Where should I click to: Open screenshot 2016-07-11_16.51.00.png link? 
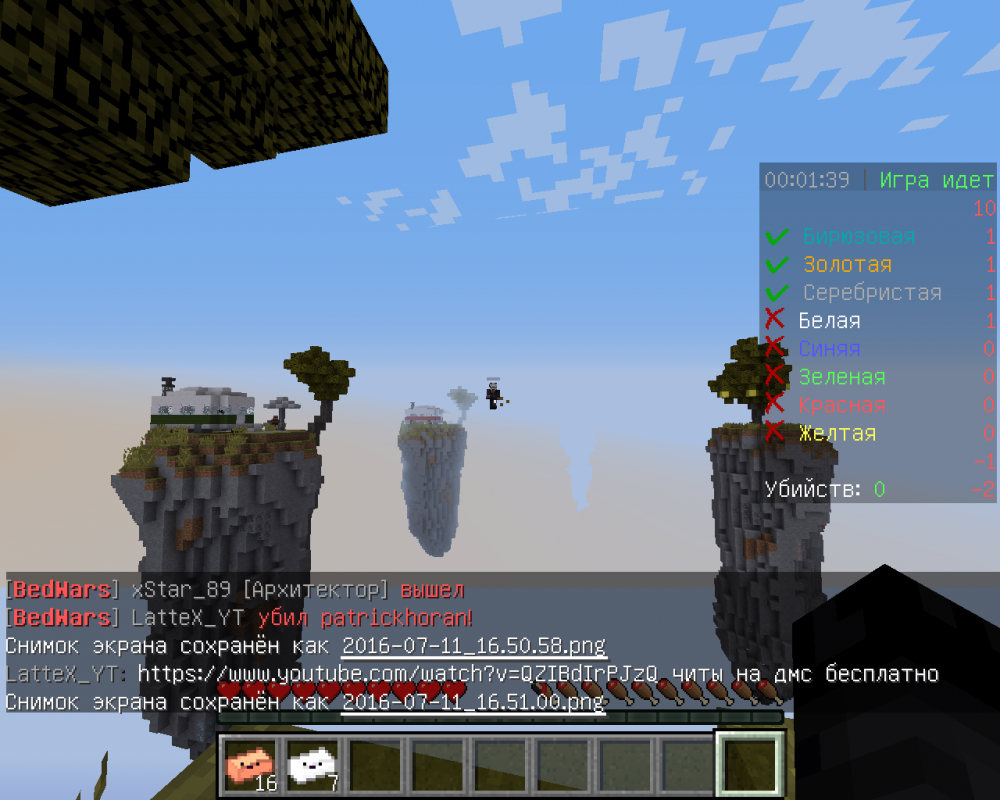click(x=473, y=702)
